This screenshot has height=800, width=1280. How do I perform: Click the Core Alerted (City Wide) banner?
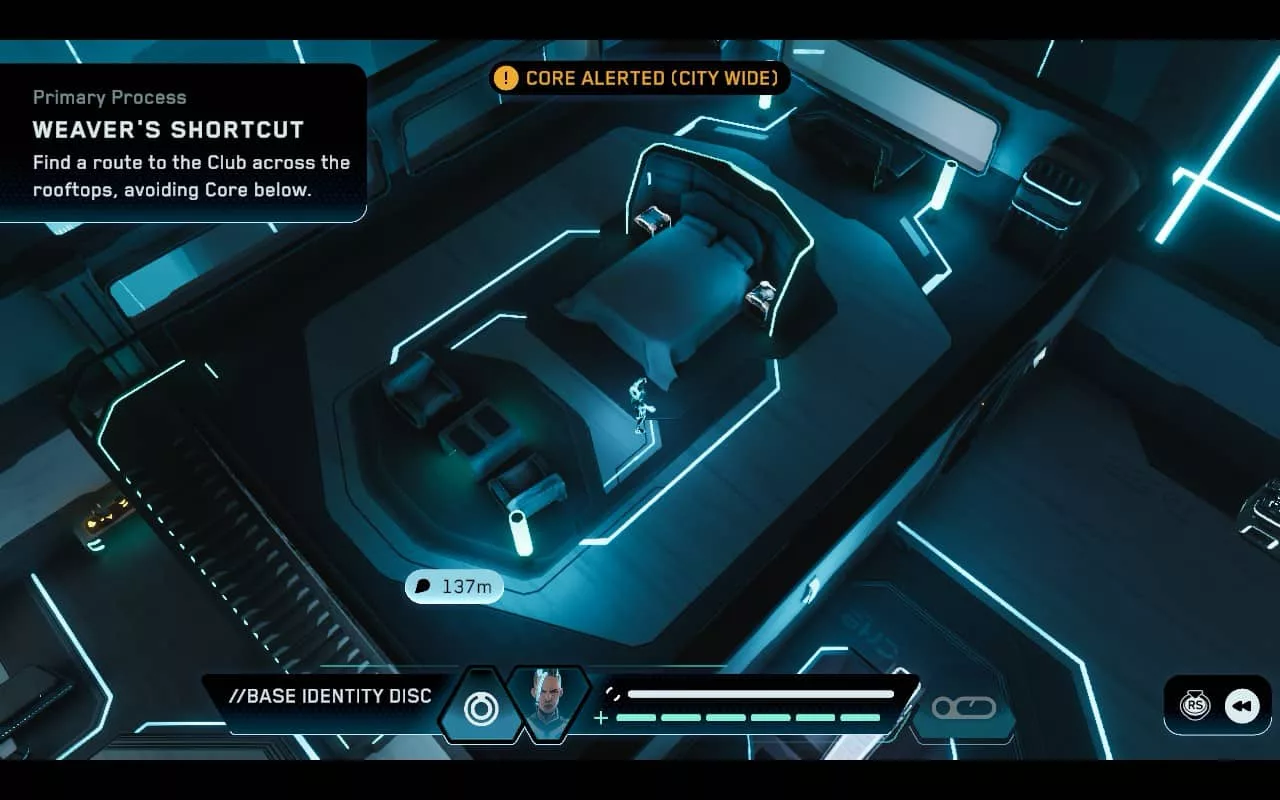pyautogui.click(x=640, y=77)
